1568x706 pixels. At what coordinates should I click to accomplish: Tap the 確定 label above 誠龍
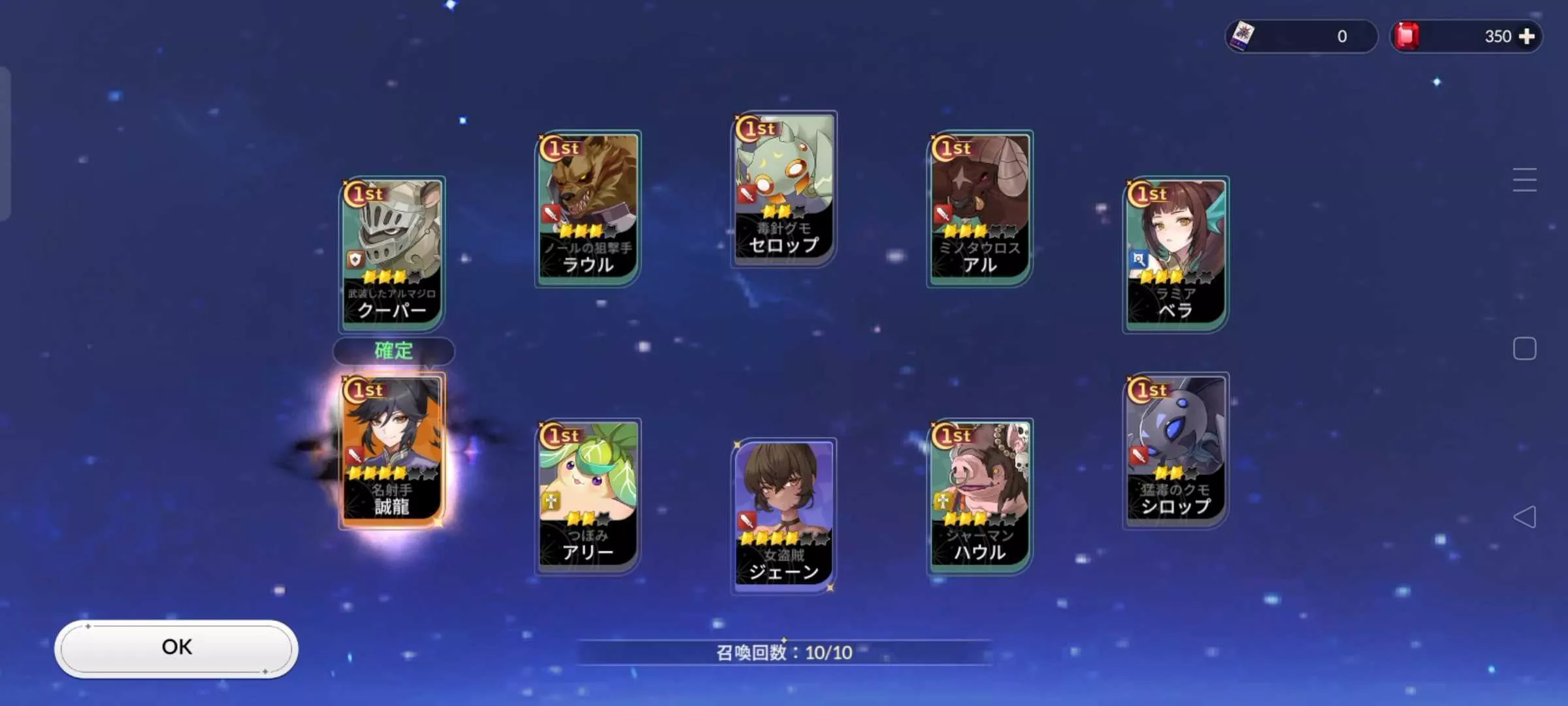coord(393,351)
